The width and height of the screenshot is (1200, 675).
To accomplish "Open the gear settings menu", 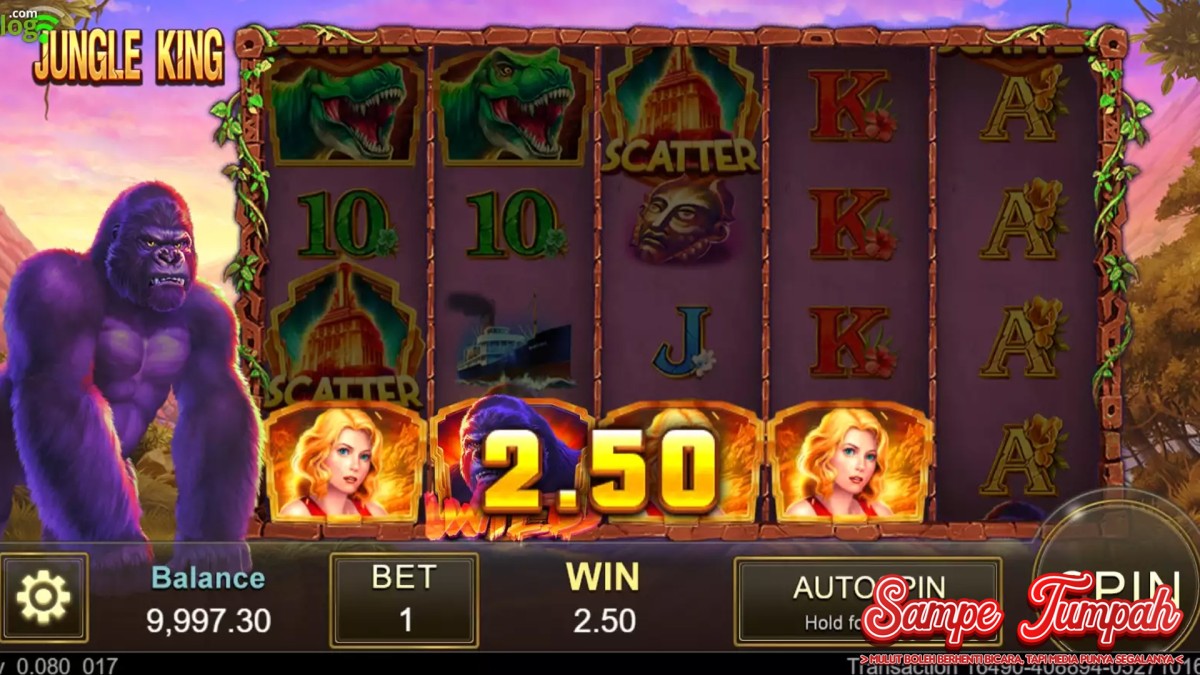I will tap(44, 598).
